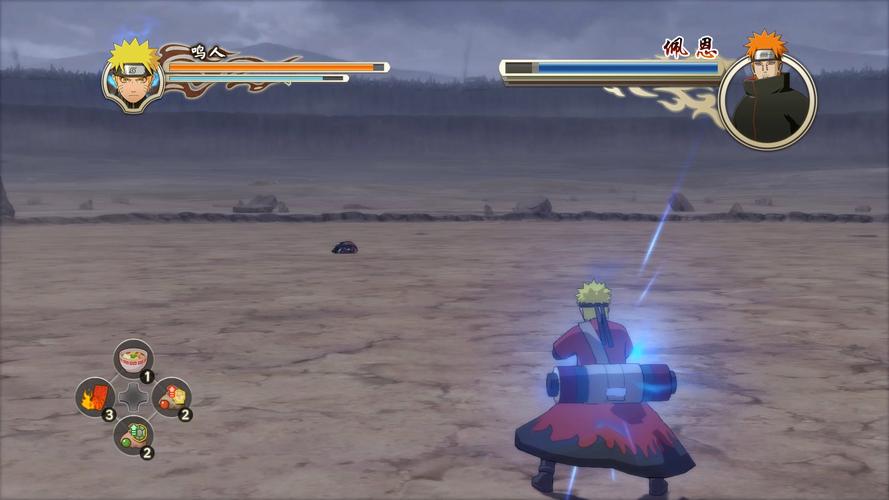Viewport: 889px width, 500px height.
Task: Click Pain's round portrait
Action: (x=767, y=100)
